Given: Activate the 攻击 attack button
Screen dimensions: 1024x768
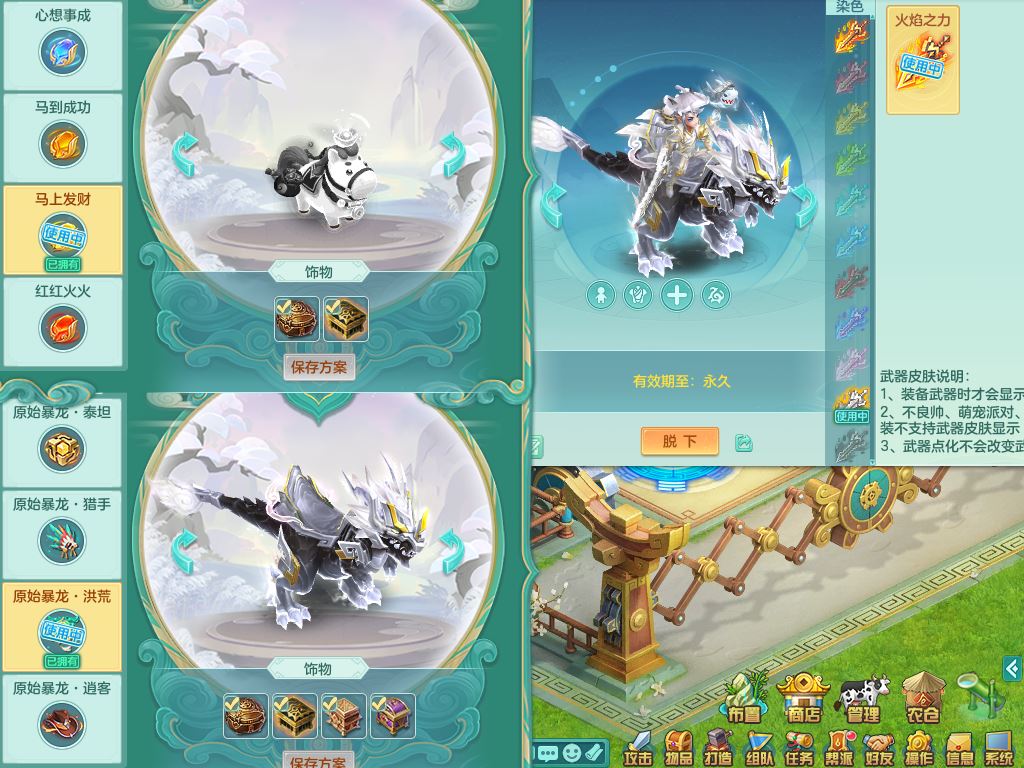Looking at the screenshot, I should 639,748.
